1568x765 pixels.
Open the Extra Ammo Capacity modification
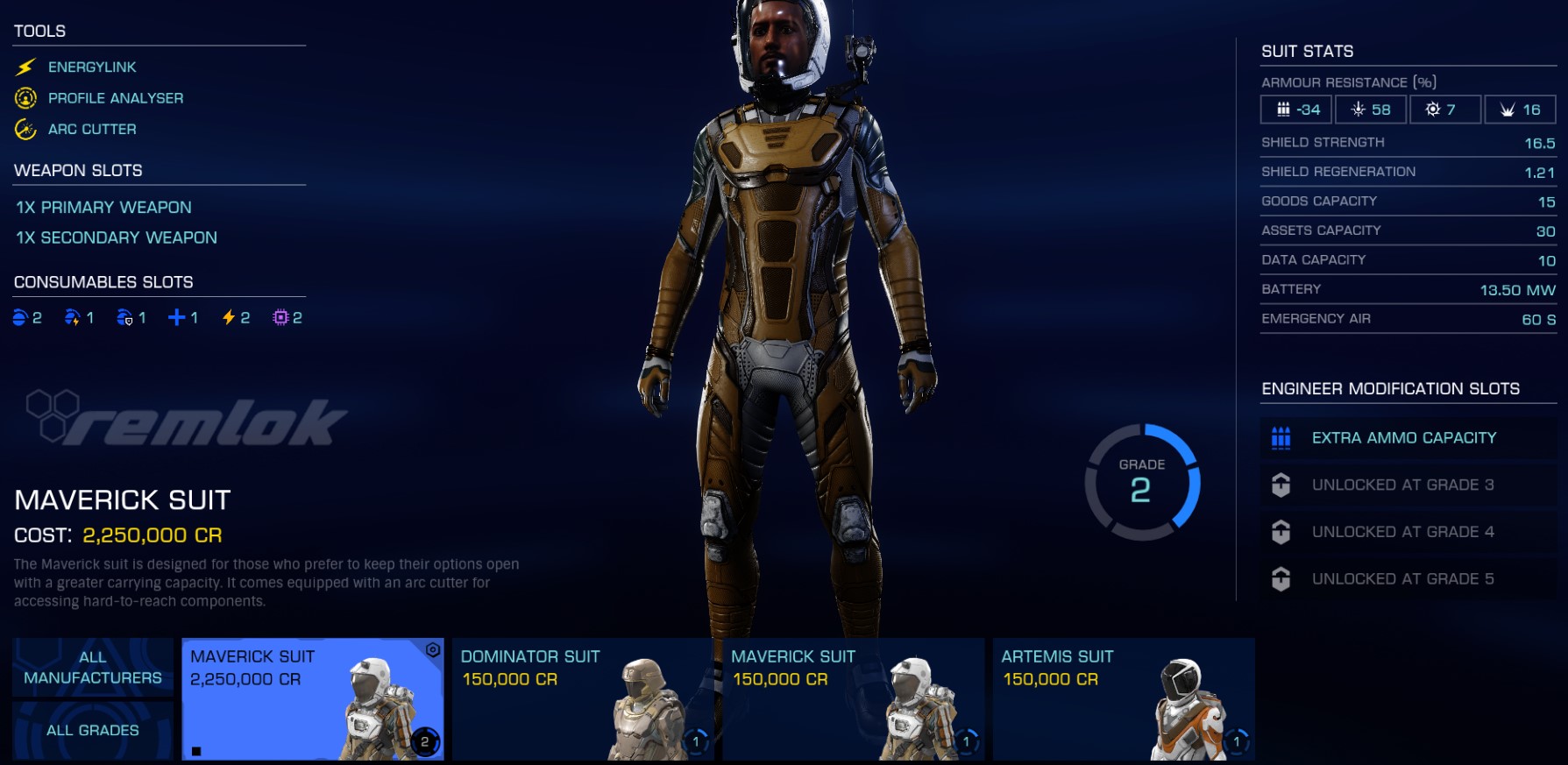1406,437
